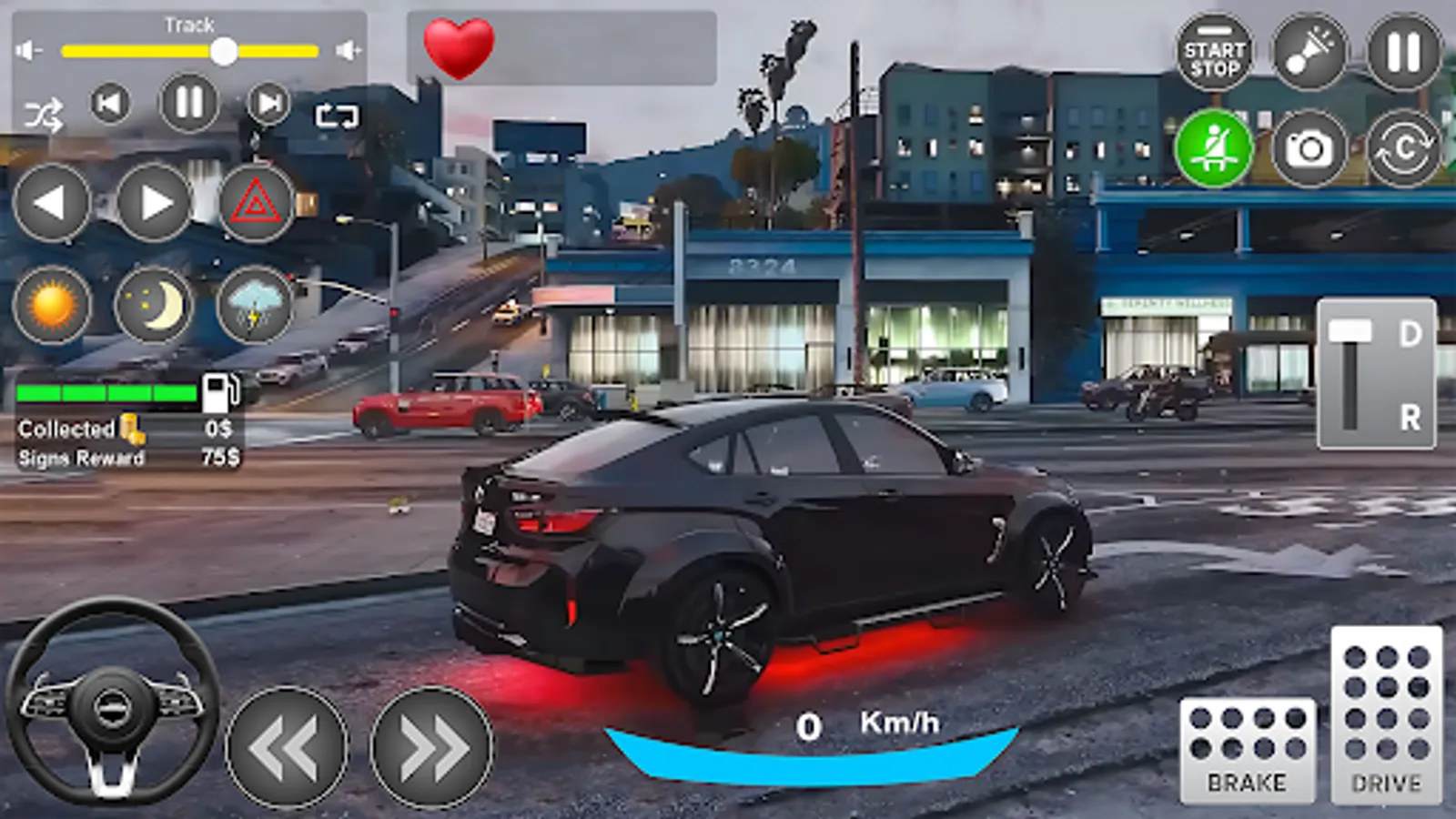The image size is (1456, 819).
Task: Select the sunny weather icon
Action: point(52,307)
